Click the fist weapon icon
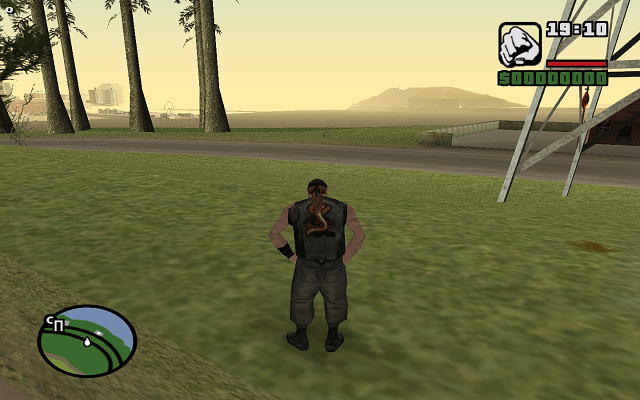Screen dimensions: 640x400 pyautogui.click(x=520, y=44)
